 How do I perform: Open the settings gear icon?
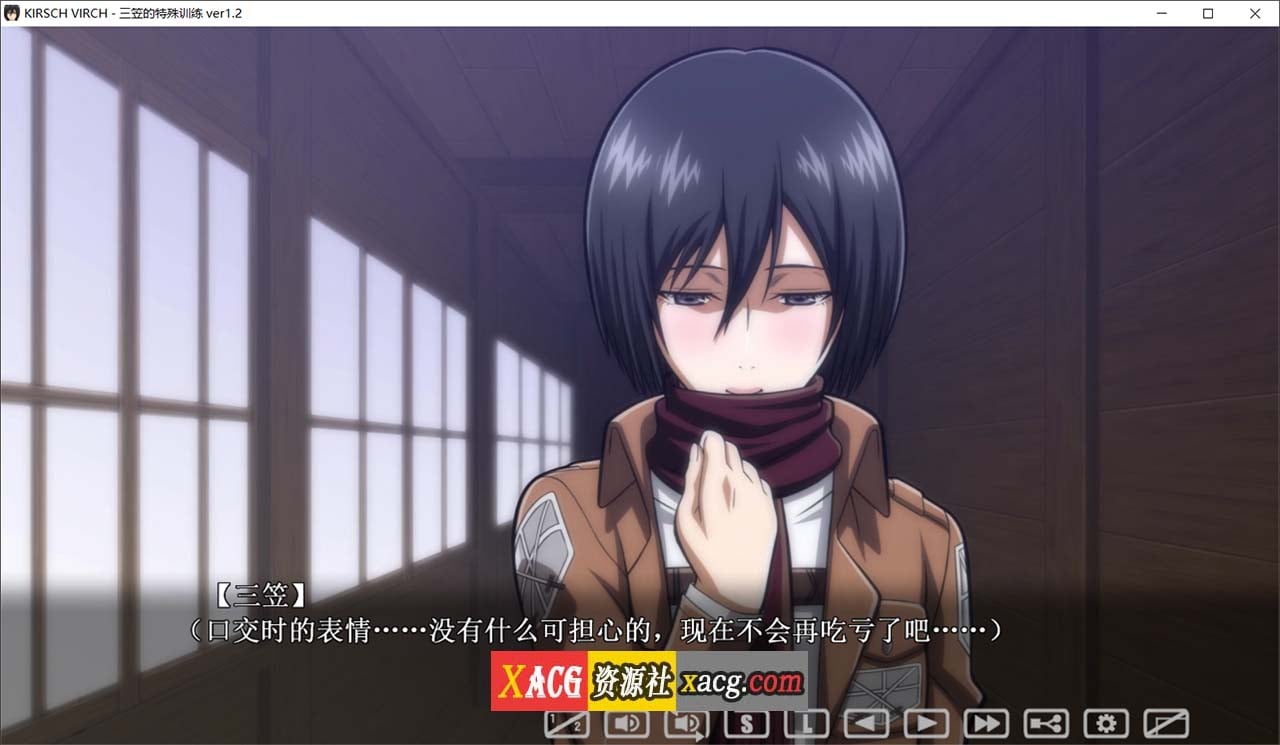[x=1107, y=722]
